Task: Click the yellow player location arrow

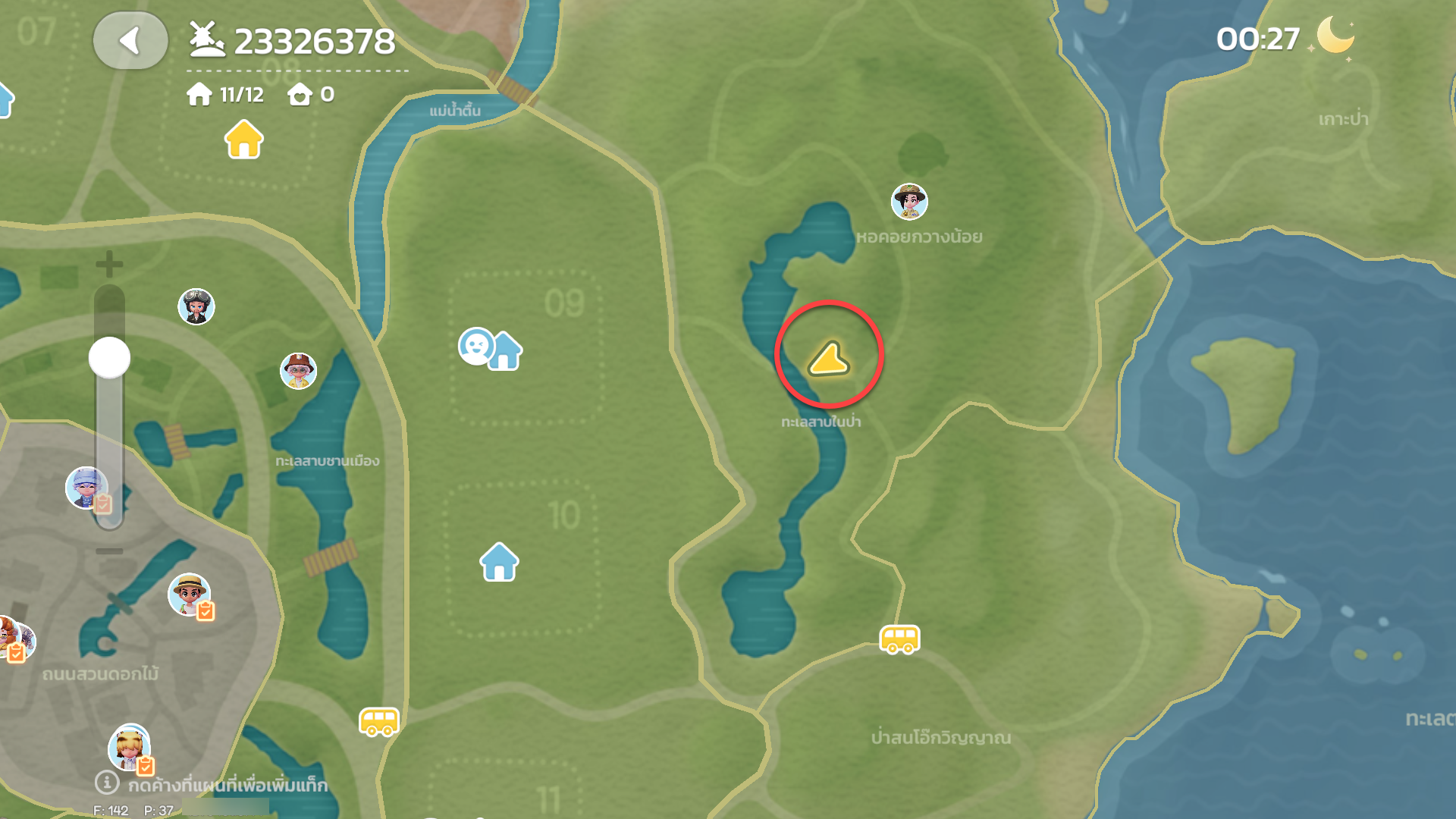Action: click(x=829, y=359)
